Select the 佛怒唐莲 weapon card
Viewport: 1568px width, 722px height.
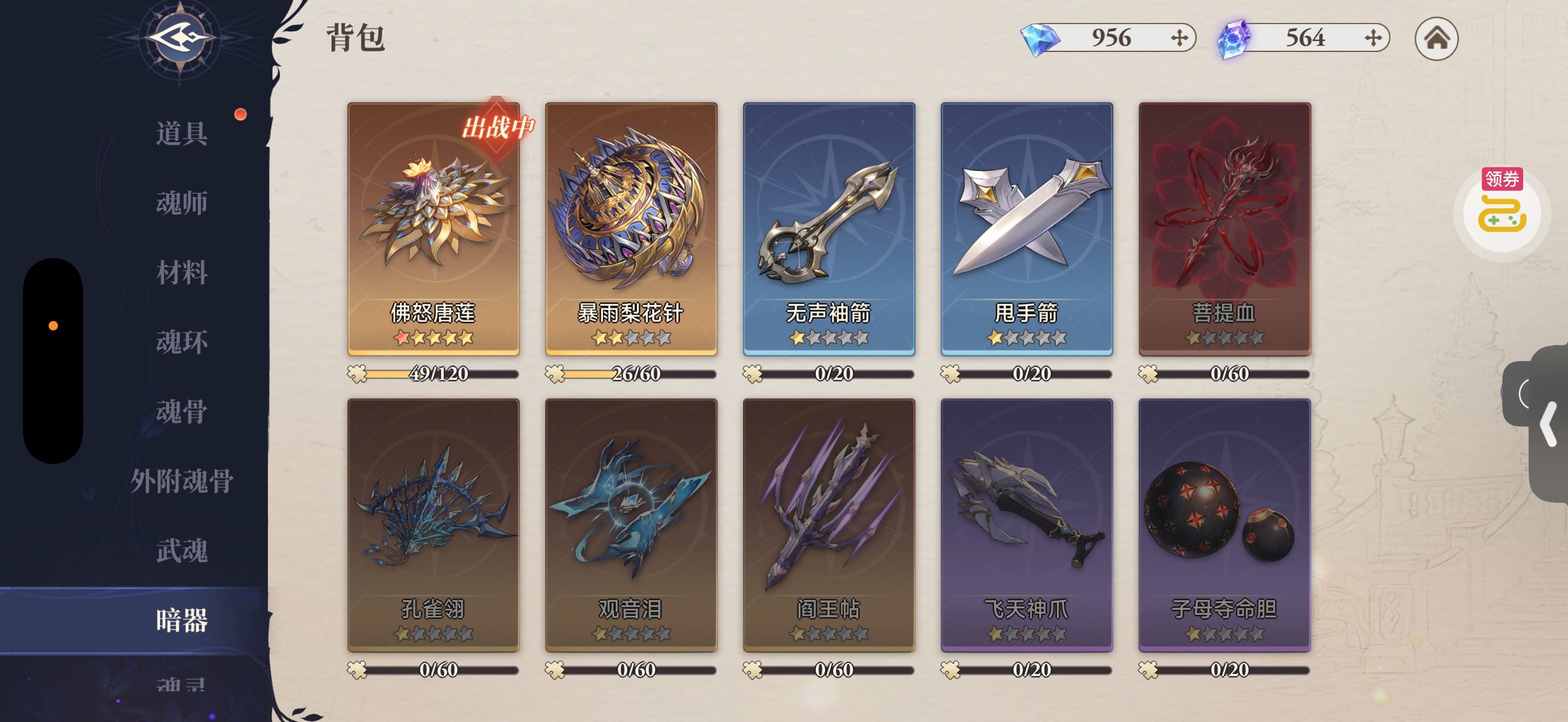click(433, 228)
